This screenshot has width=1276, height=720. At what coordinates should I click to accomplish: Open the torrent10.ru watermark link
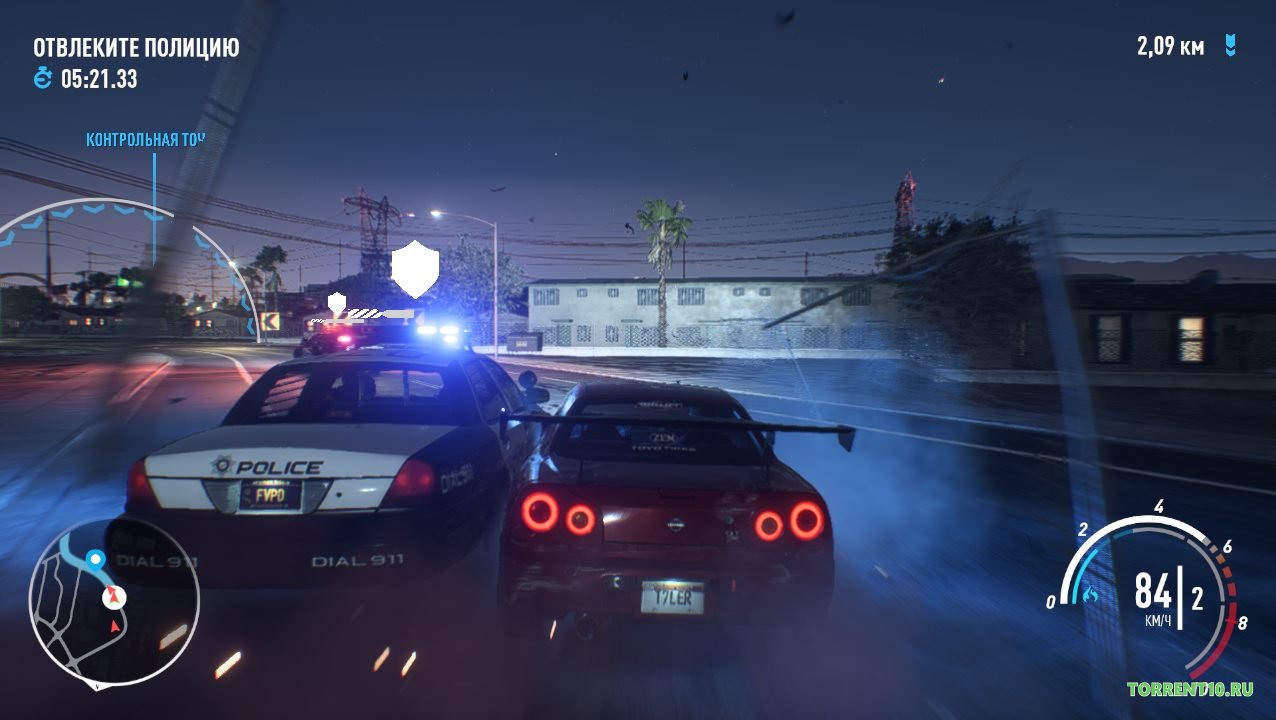click(1190, 689)
